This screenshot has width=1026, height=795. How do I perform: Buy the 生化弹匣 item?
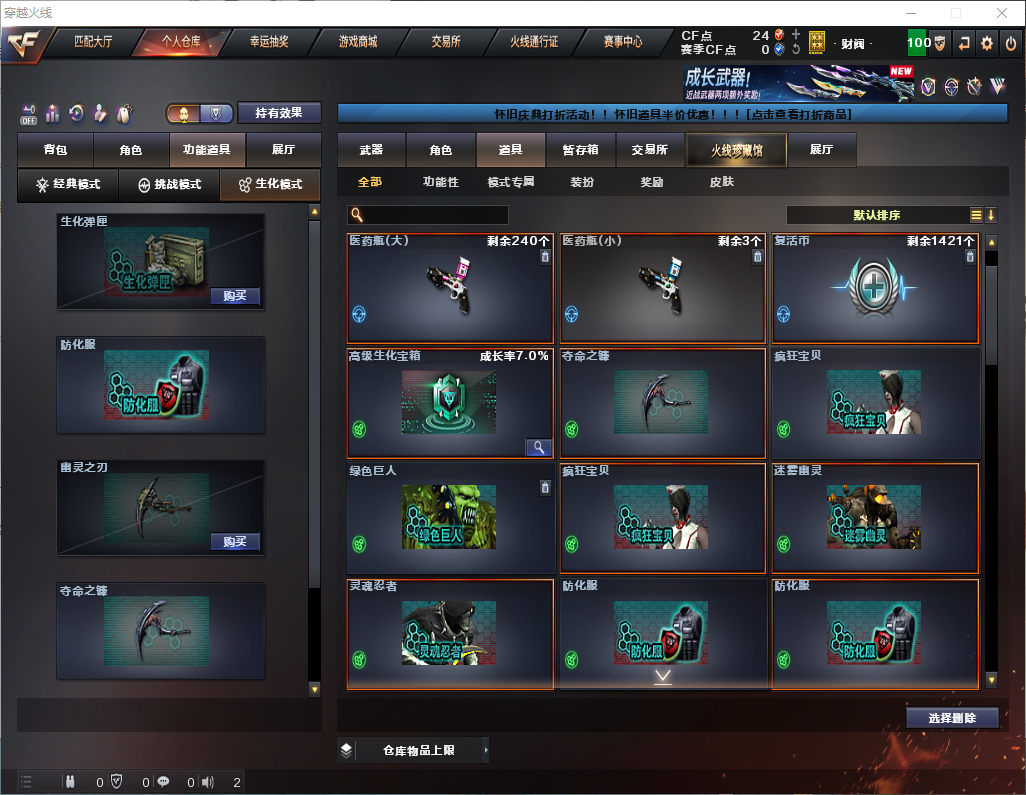coord(235,296)
